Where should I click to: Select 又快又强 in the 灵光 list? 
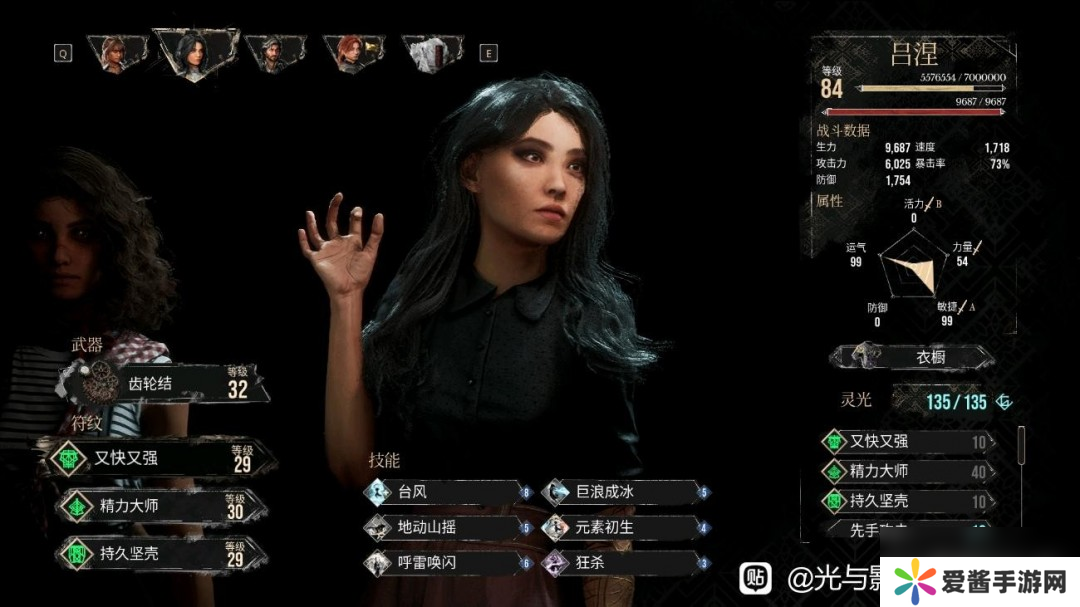910,442
